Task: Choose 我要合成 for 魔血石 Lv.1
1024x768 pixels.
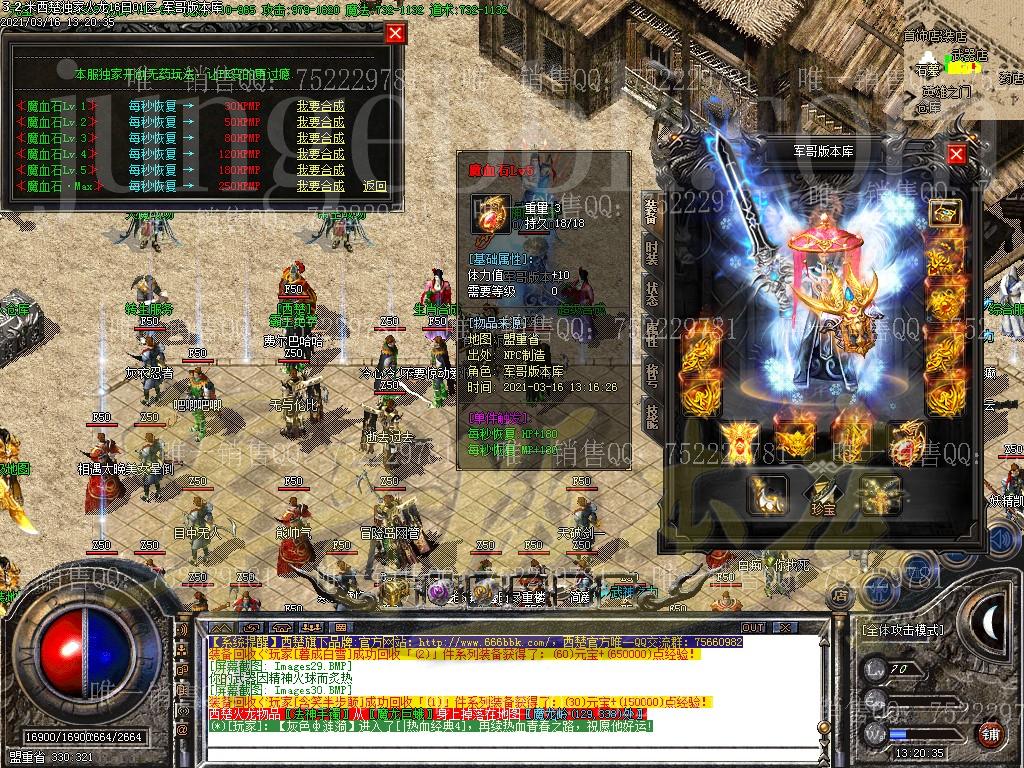Action: pos(320,105)
